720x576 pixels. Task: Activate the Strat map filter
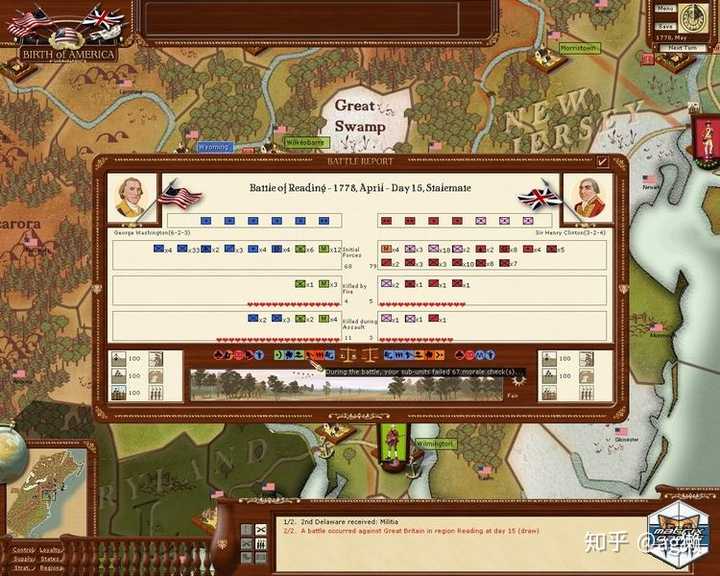pyautogui.click(x=20, y=568)
